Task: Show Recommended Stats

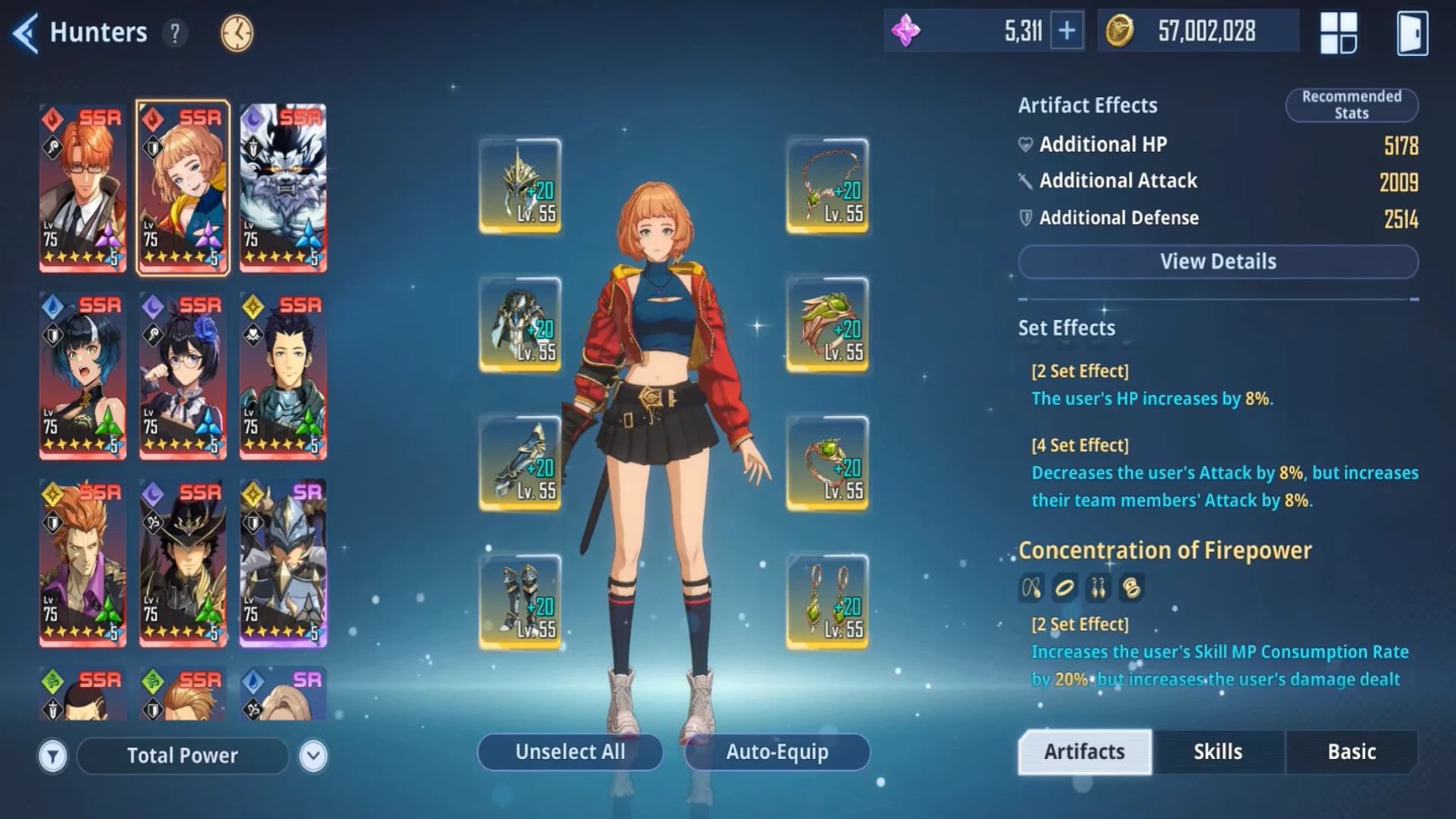Action: tap(1351, 105)
